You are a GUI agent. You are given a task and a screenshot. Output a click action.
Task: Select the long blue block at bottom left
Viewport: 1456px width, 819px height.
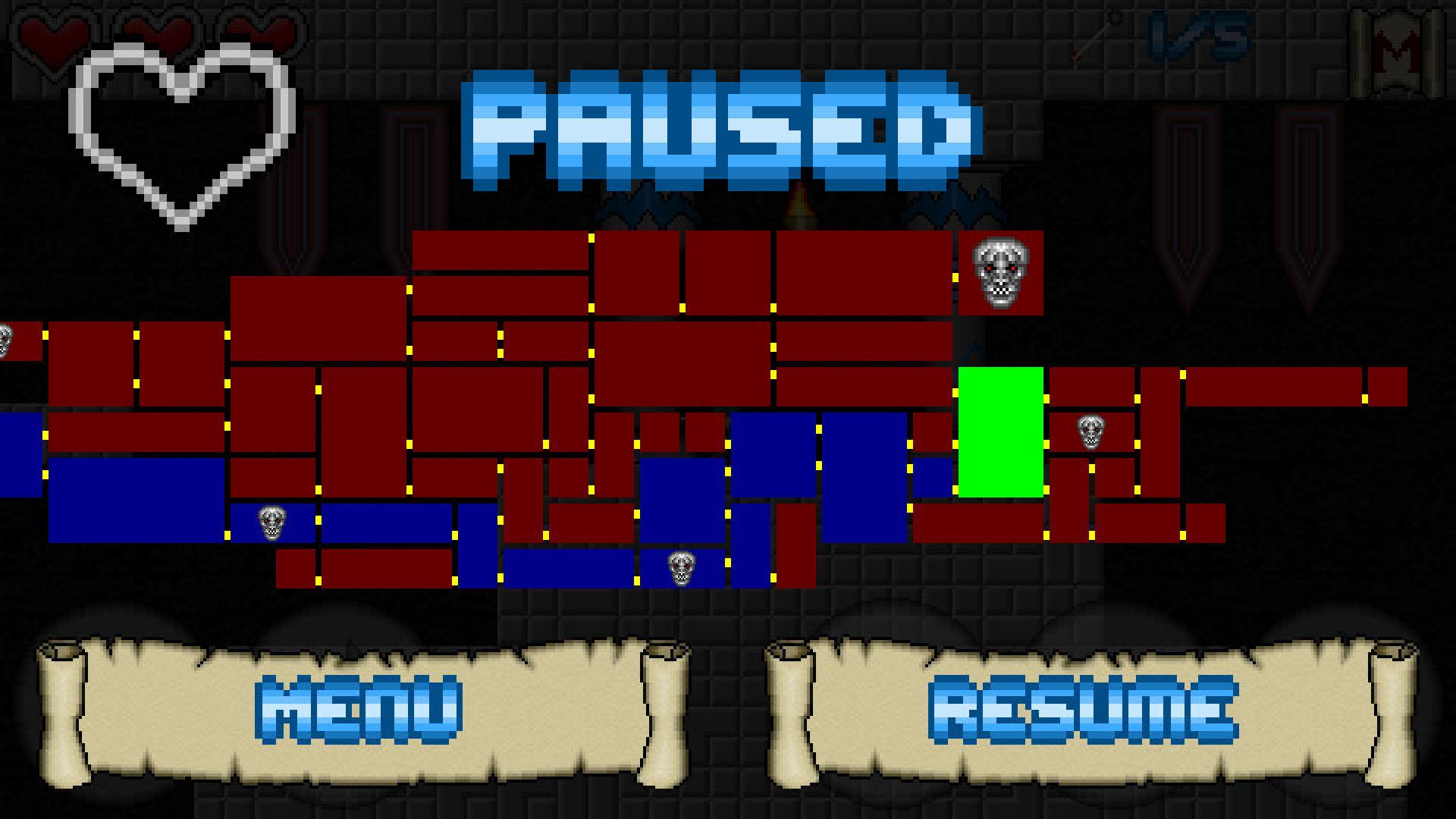(136, 500)
